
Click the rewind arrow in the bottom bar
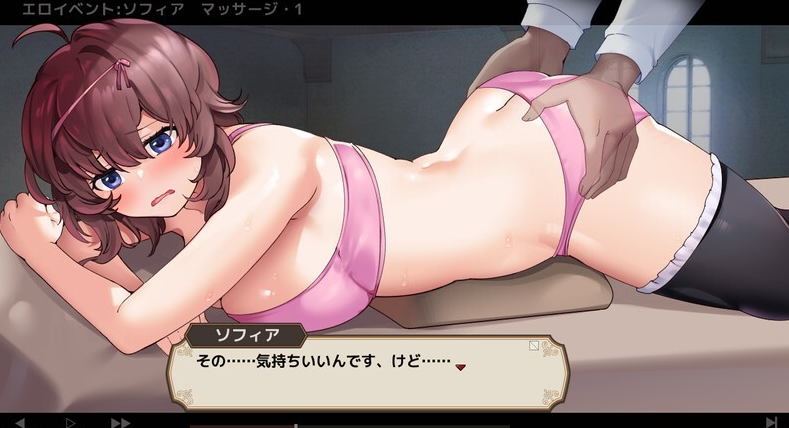(20, 423)
